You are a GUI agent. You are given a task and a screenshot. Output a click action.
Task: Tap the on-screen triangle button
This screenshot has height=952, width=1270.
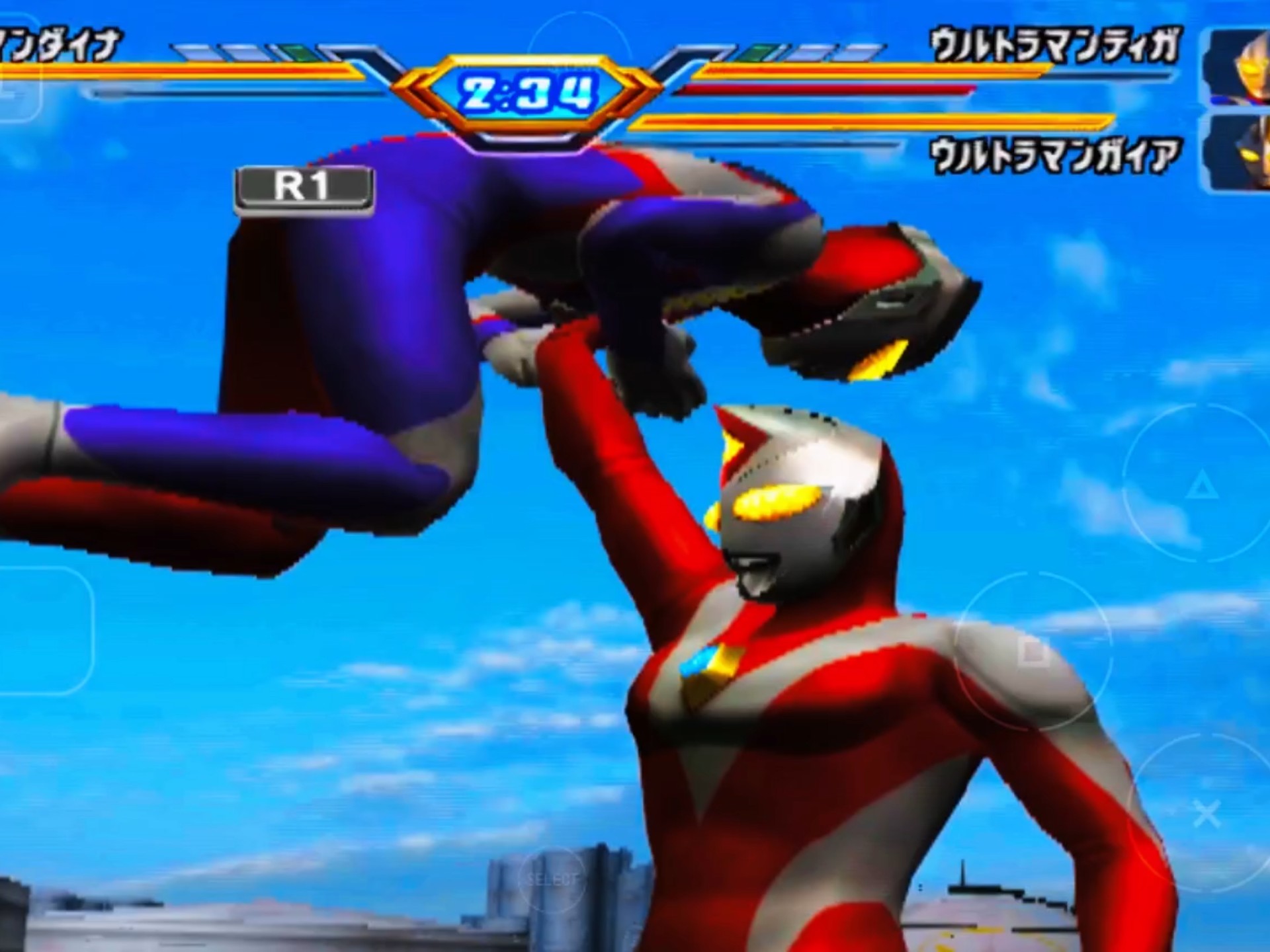click(1201, 487)
